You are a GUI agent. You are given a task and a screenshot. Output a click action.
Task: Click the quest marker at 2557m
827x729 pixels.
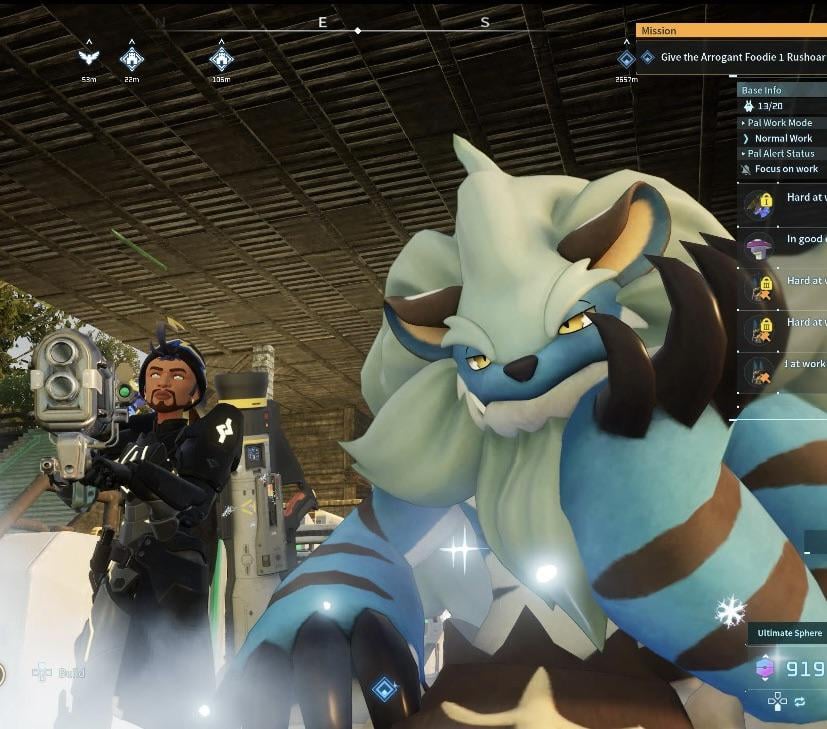[627, 59]
